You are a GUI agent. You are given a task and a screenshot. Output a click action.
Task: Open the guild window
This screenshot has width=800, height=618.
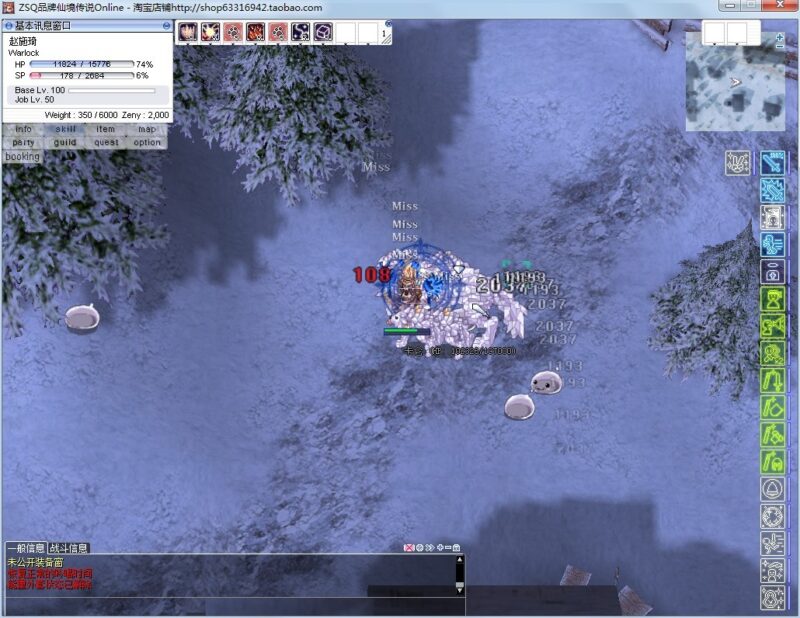(x=65, y=142)
